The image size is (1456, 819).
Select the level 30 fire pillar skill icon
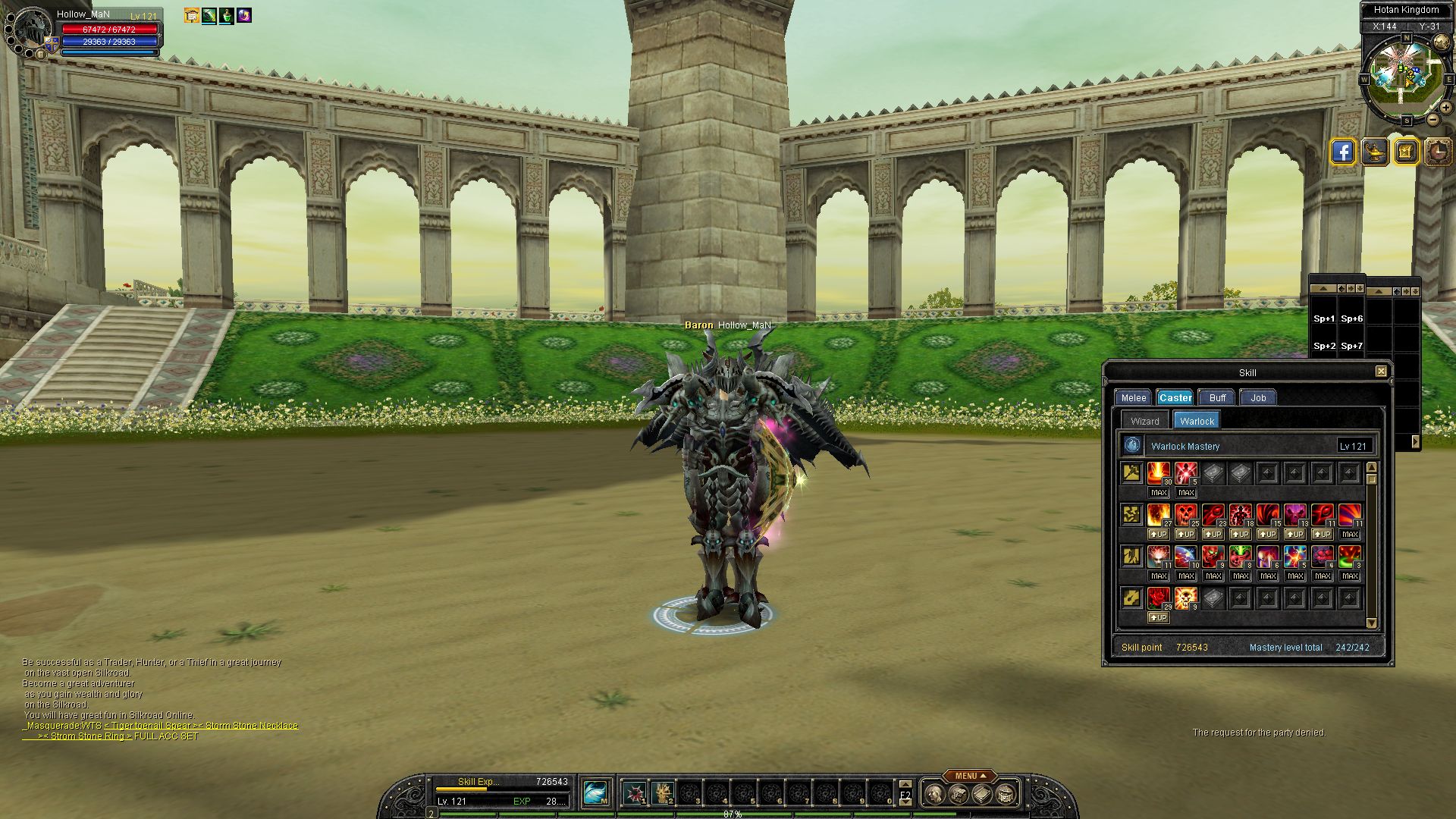tap(1158, 473)
